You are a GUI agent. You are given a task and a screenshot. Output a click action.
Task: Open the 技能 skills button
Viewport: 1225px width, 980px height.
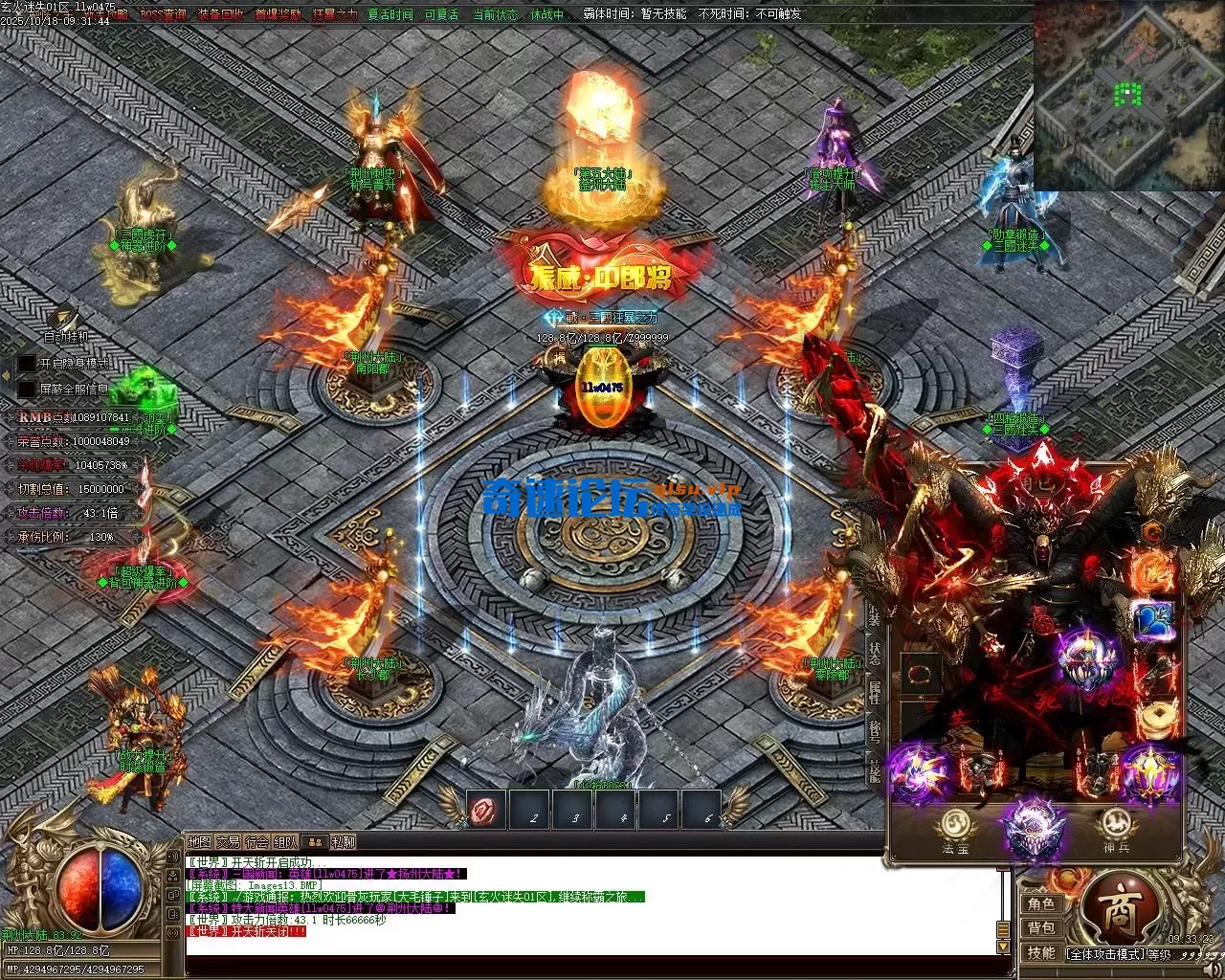(x=1041, y=952)
